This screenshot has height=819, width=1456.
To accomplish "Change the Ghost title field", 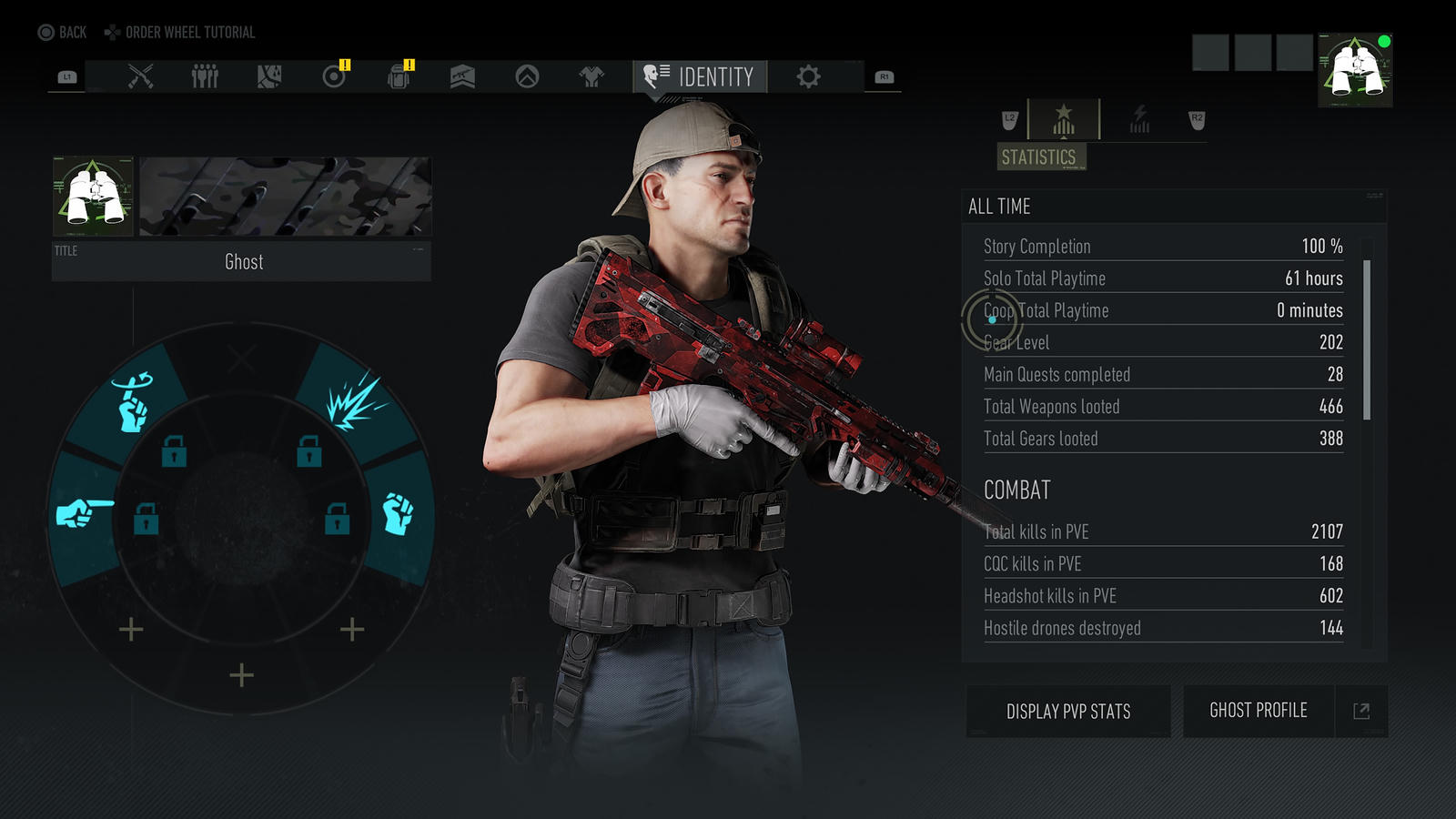I will [x=242, y=262].
